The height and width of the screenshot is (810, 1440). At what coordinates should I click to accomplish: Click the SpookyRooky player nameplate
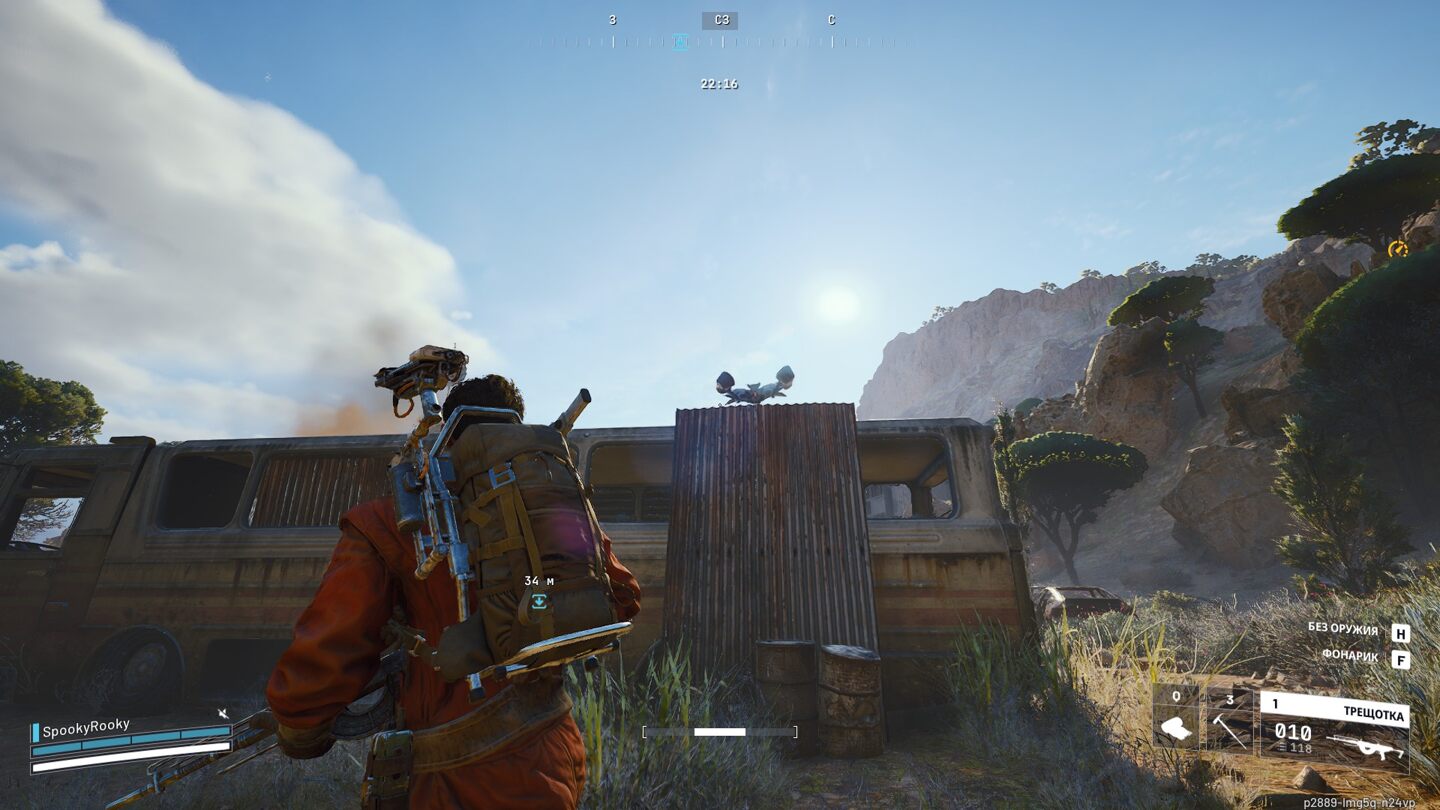tap(86, 726)
